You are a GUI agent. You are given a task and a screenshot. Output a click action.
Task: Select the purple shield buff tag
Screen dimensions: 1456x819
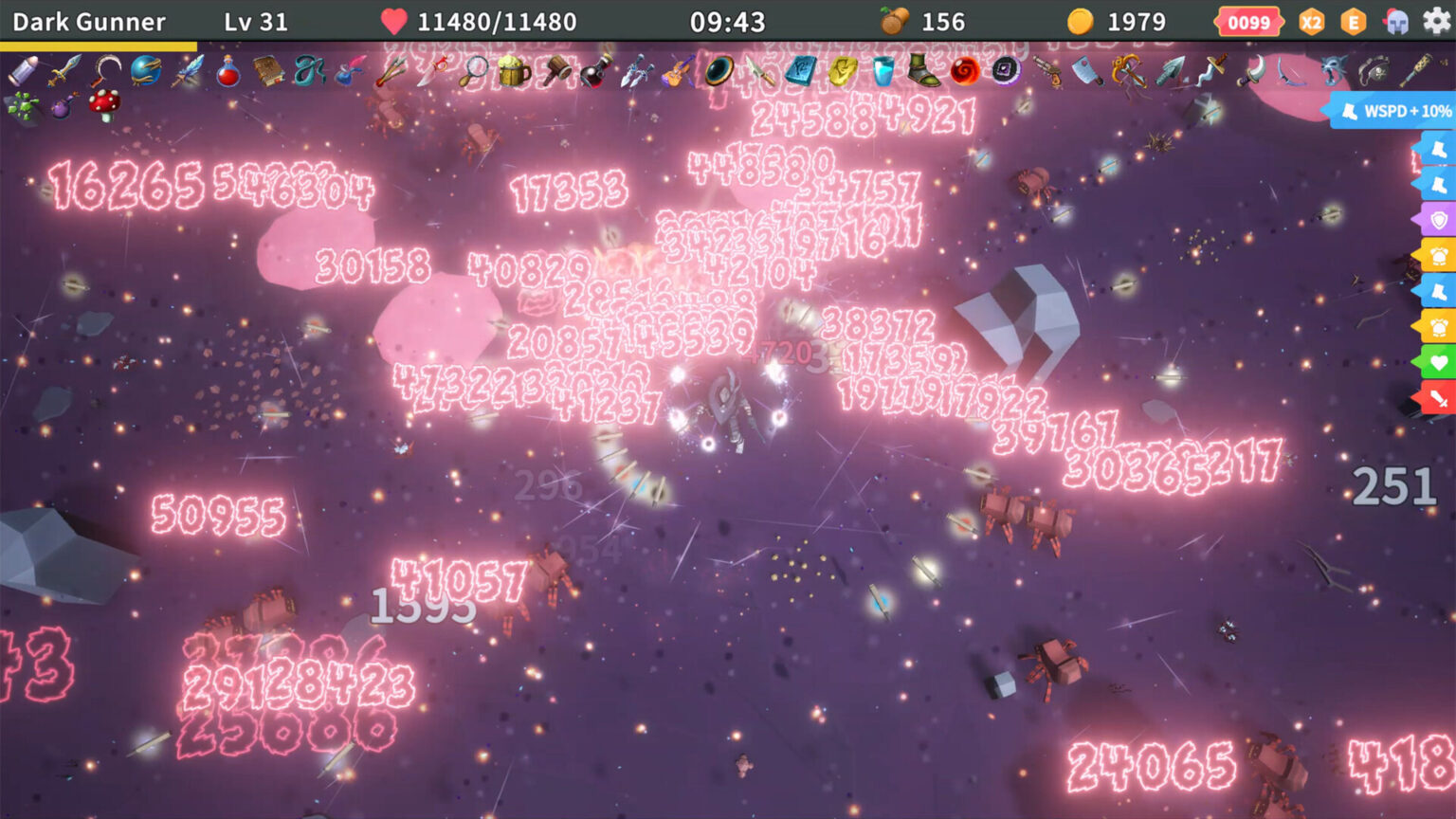1438,220
